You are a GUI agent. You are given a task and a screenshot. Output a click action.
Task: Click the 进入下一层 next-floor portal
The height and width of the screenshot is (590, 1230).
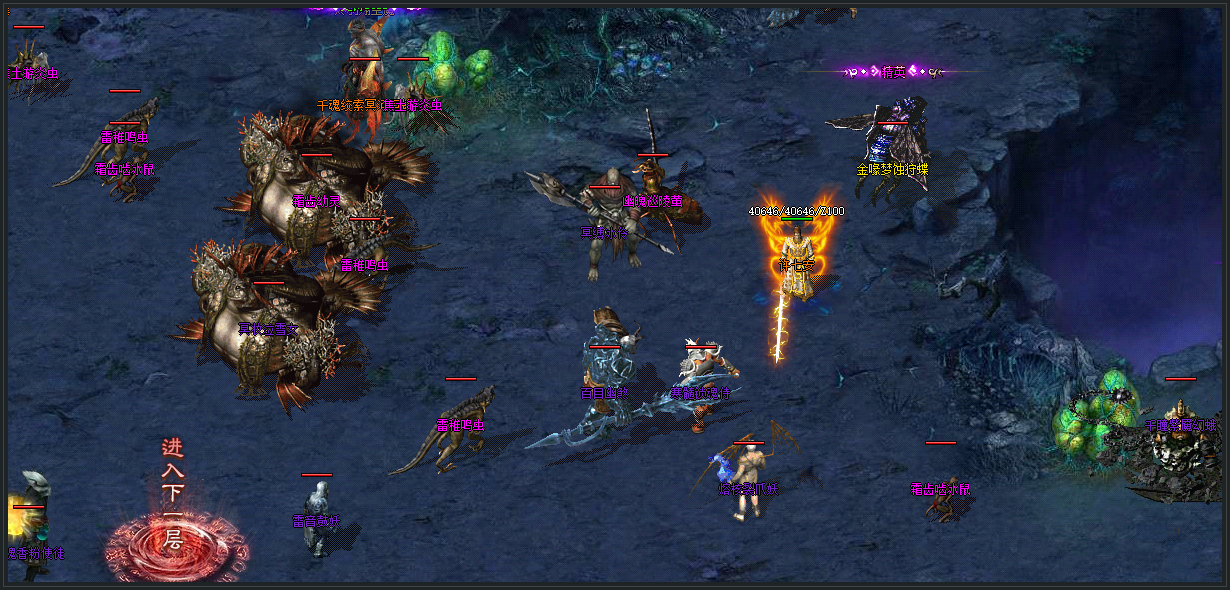(x=176, y=545)
